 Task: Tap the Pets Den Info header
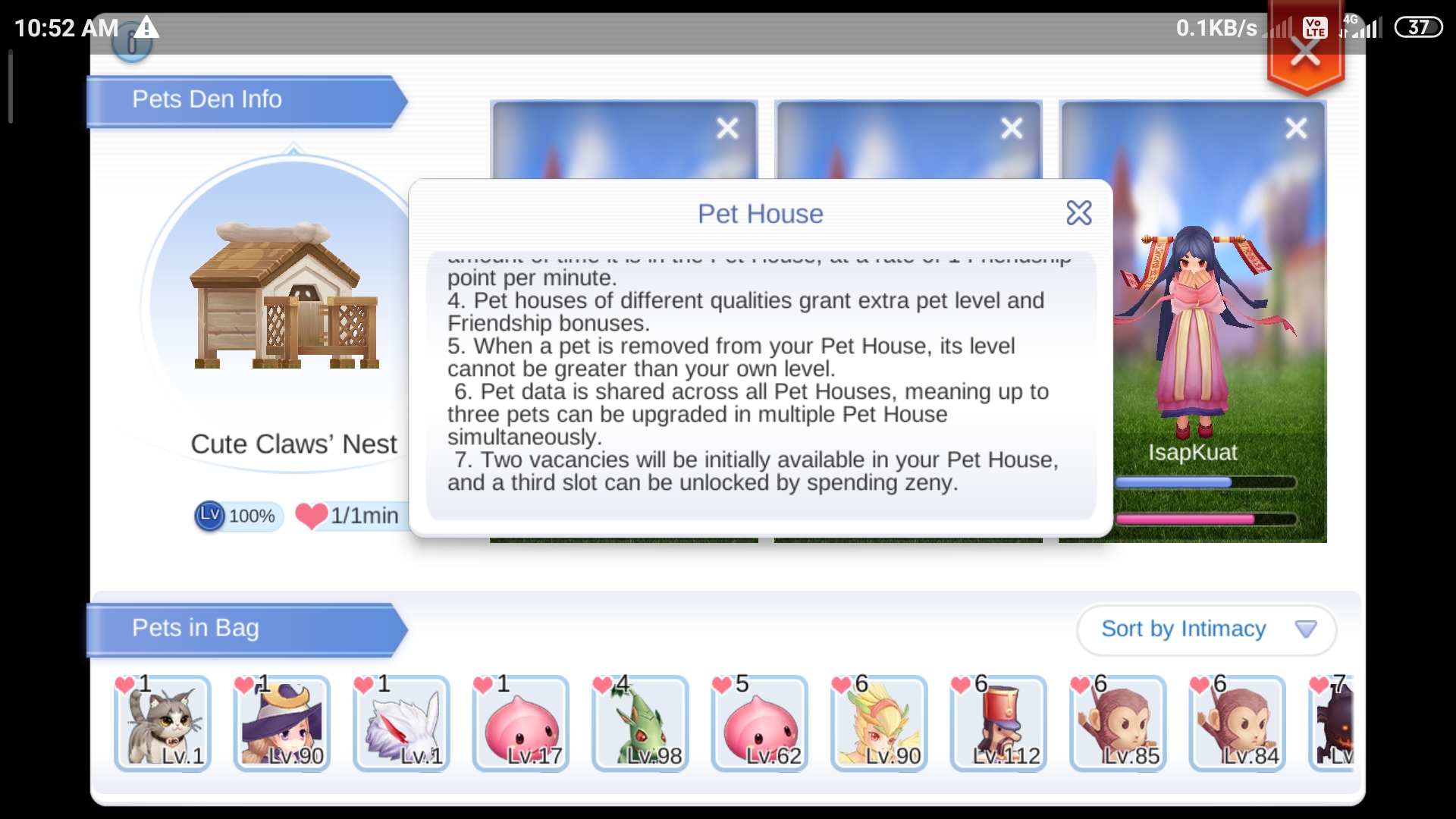pos(206,99)
